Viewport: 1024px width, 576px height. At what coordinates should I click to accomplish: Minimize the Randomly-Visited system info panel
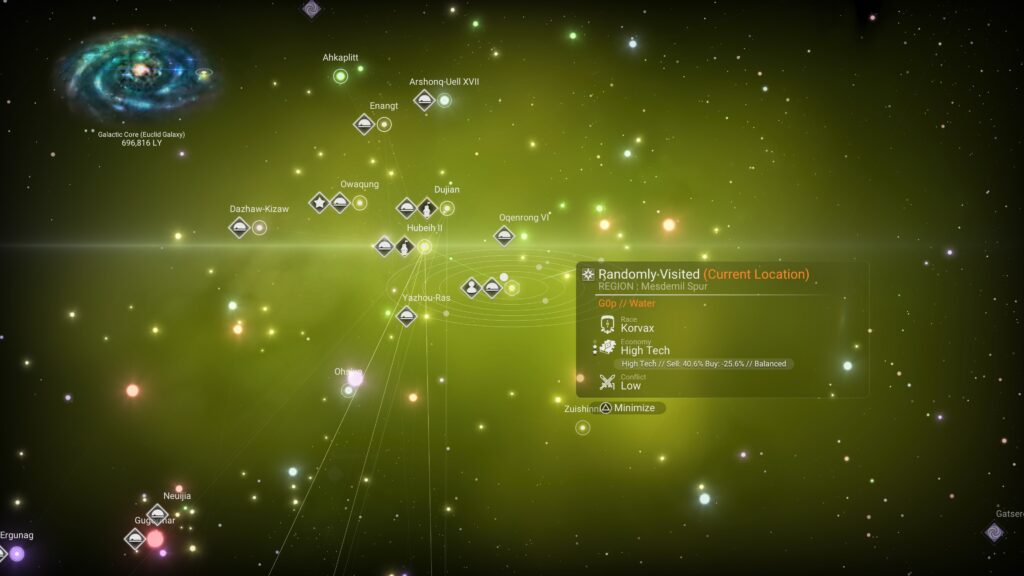[626, 408]
